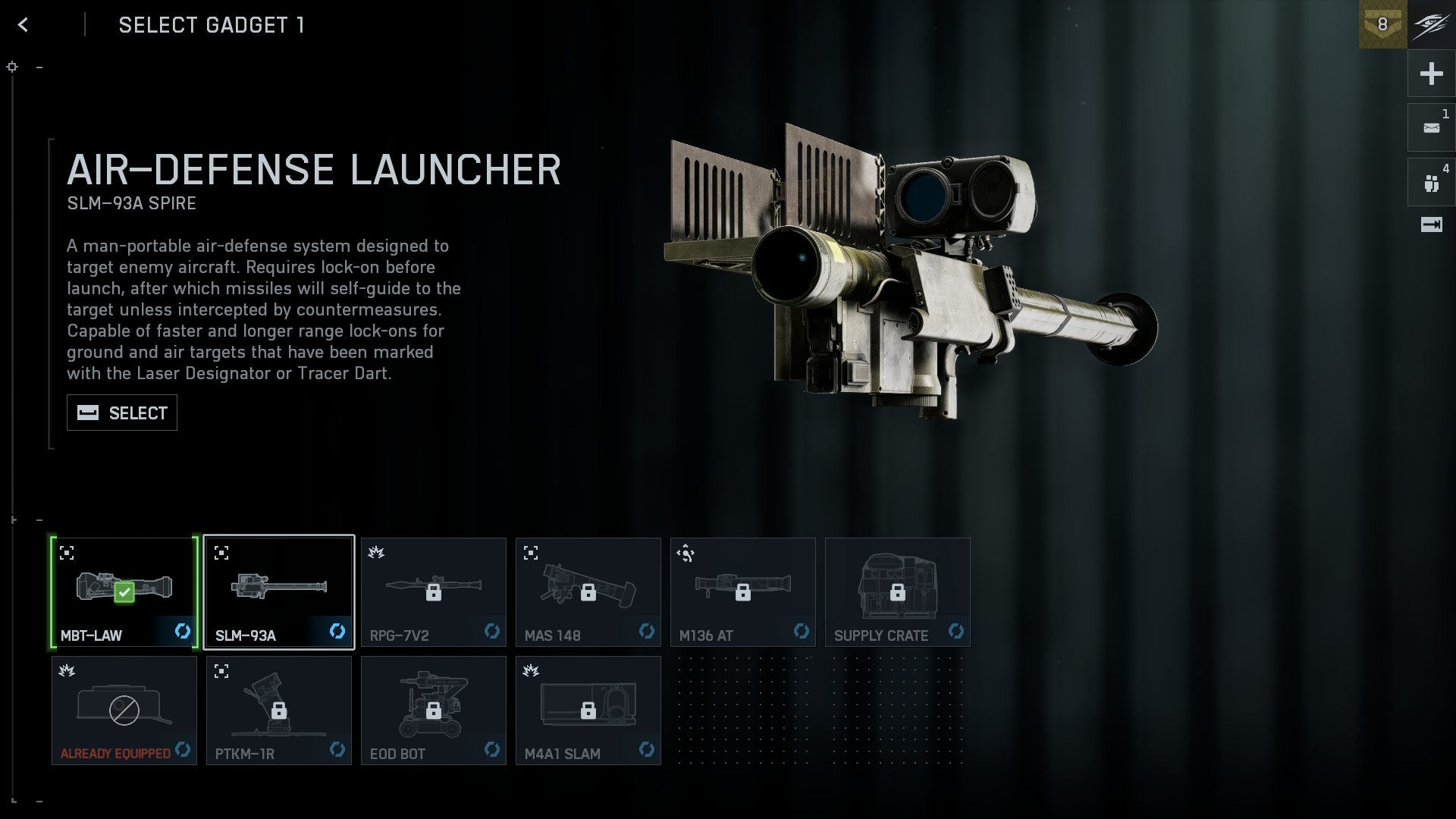Viewport: 1456px width, 819px height.
Task: Choose the MBT-LAW gadget tile
Action: pyautogui.click(x=124, y=592)
